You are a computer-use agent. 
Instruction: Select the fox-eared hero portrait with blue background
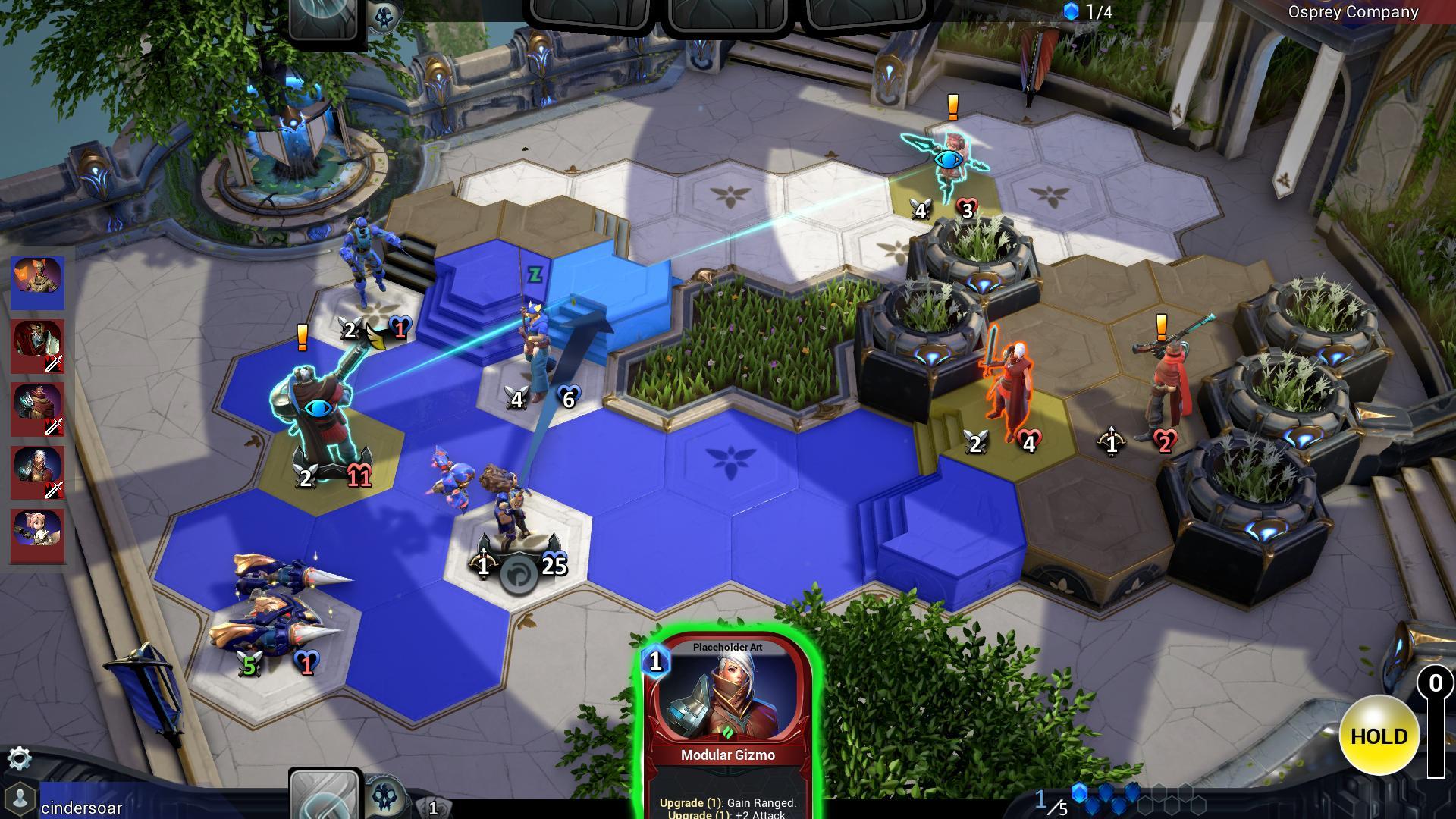pos(38,283)
